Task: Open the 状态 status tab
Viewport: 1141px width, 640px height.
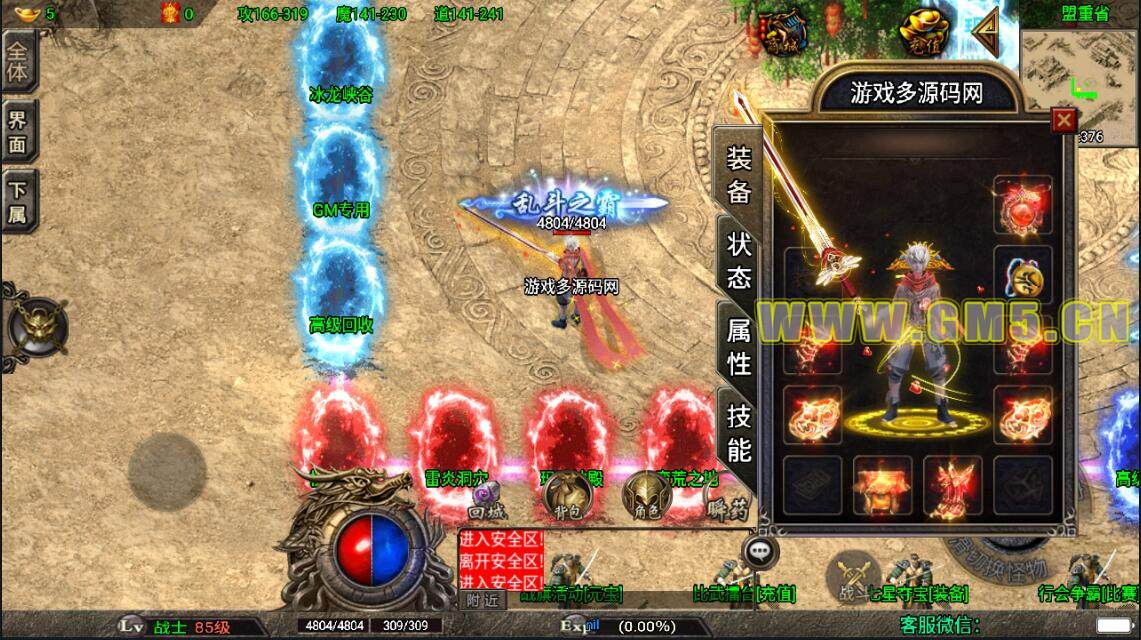Action: [x=739, y=262]
